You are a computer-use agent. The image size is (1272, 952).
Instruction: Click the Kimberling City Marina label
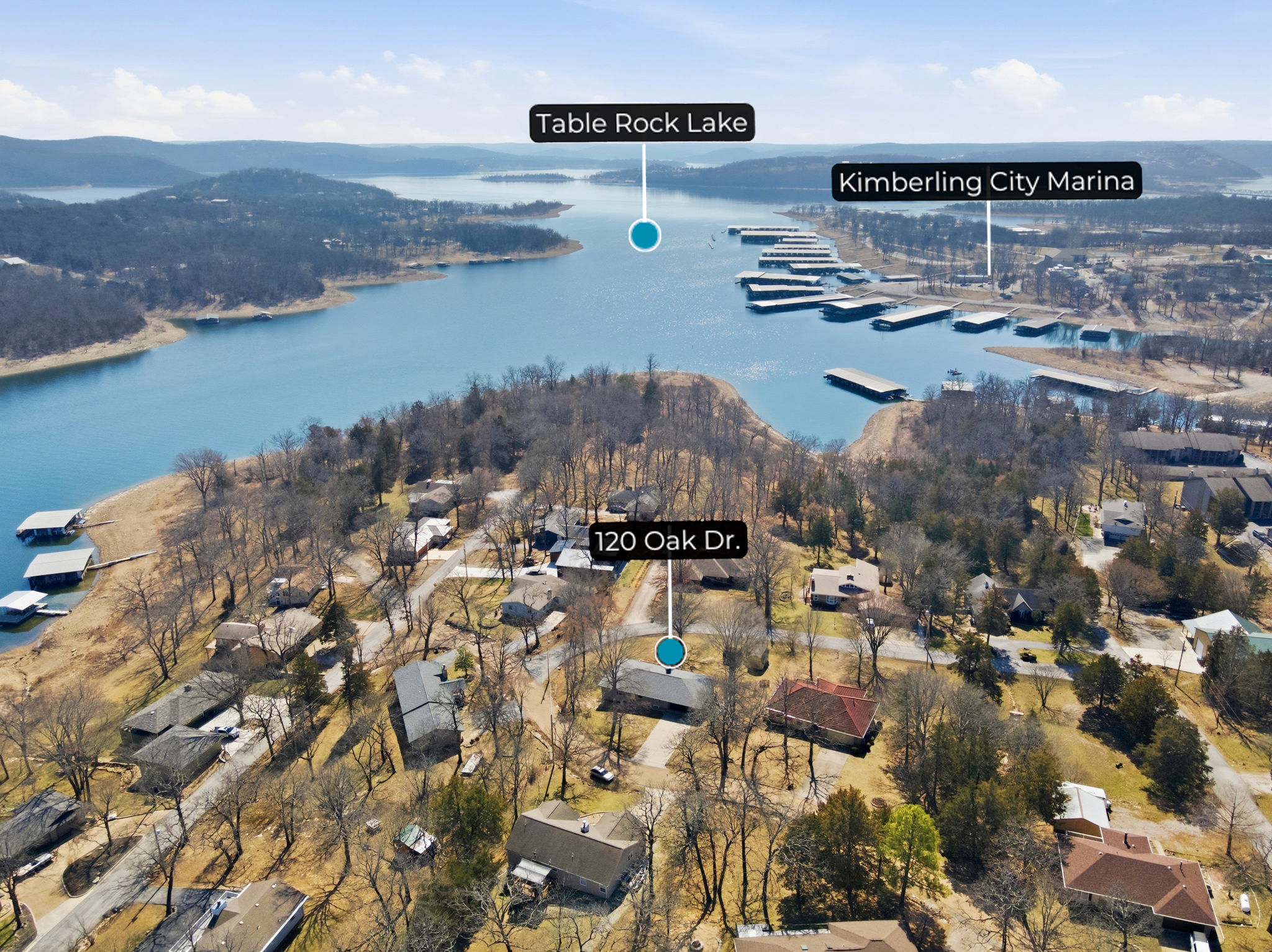click(x=986, y=181)
